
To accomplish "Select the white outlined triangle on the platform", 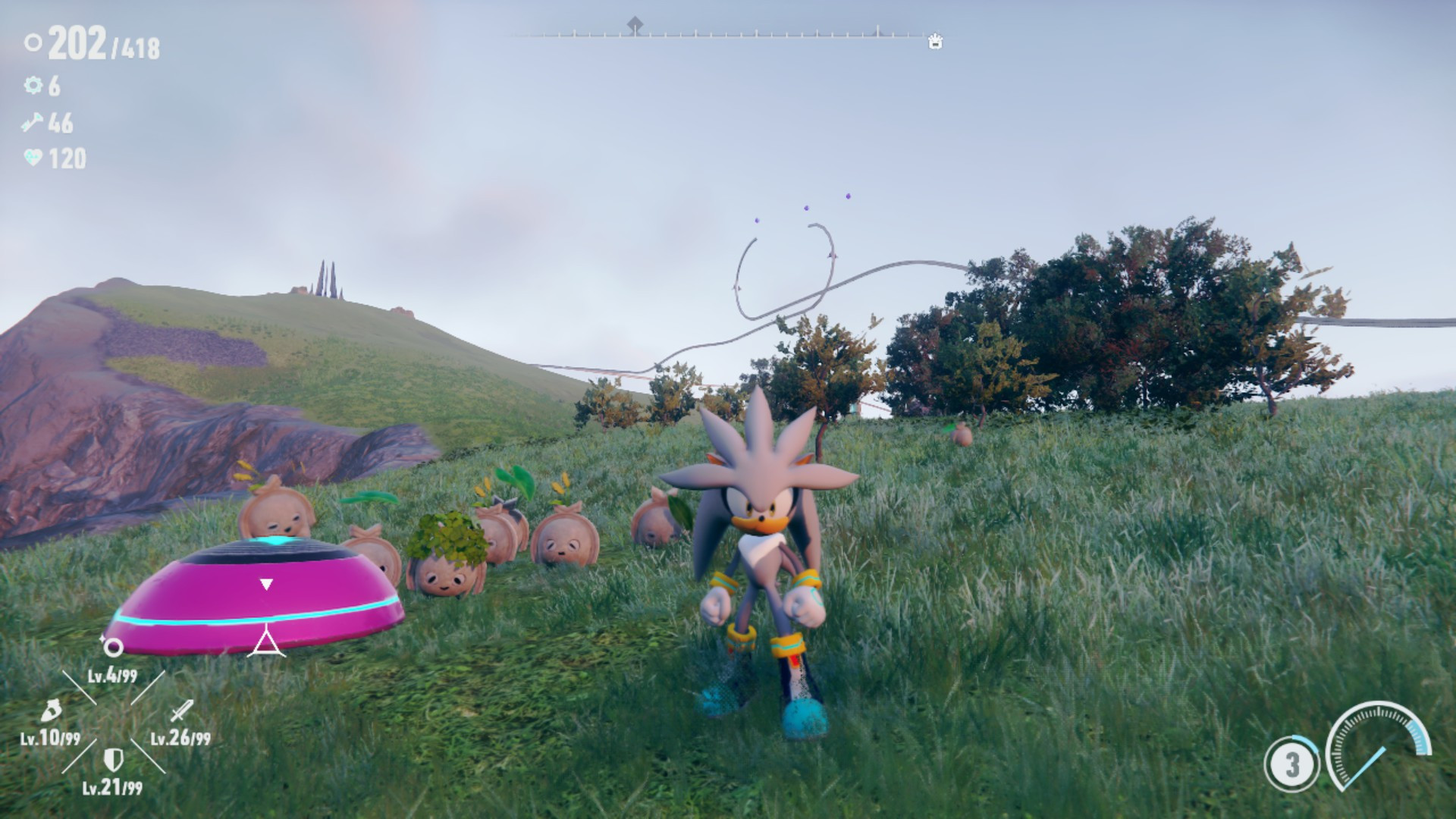I will (266, 641).
